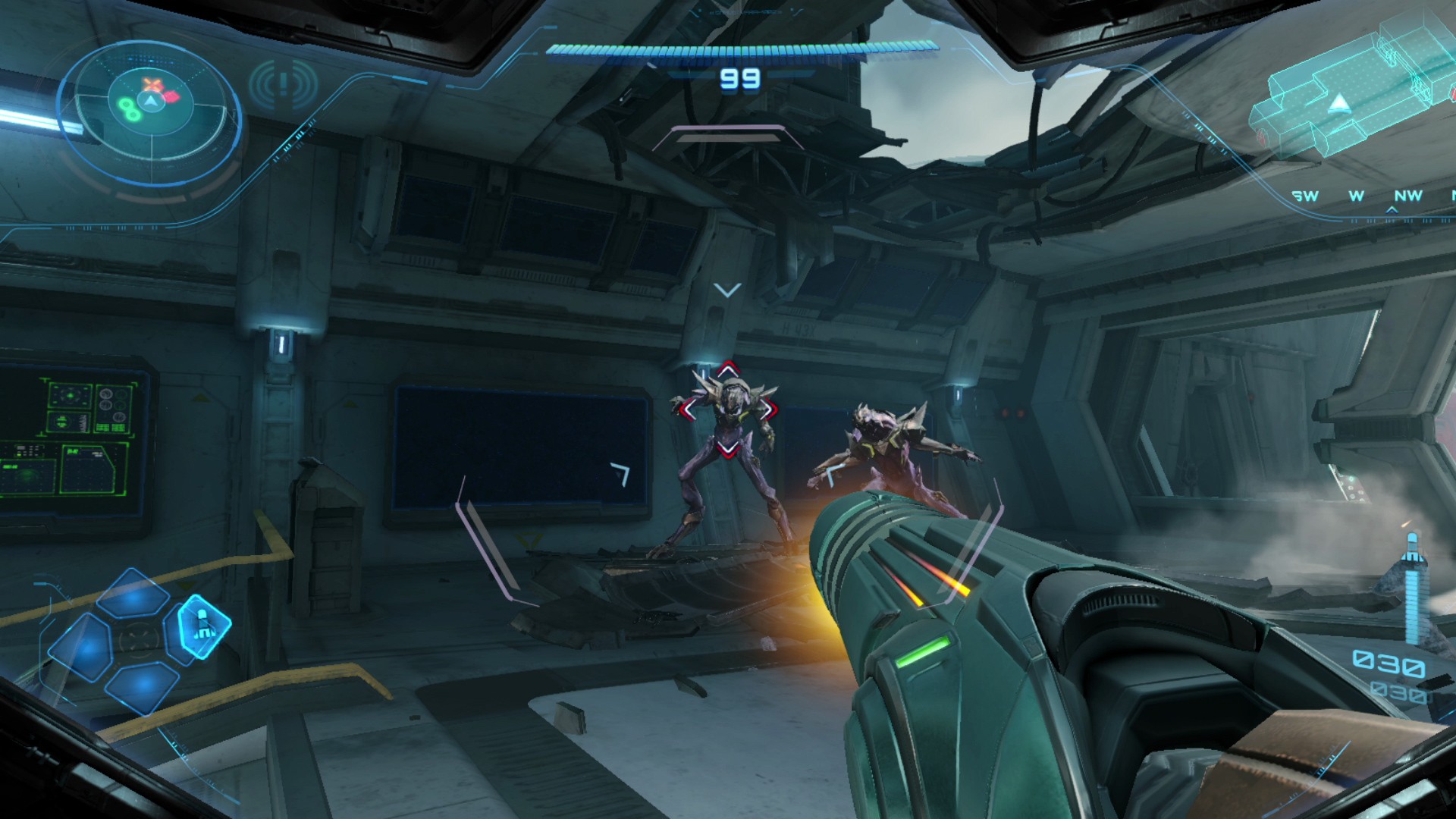The width and height of the screenshot is (1456, 819).
Task: Click the player arrow in the radar circle
Action: coord(150,102)
